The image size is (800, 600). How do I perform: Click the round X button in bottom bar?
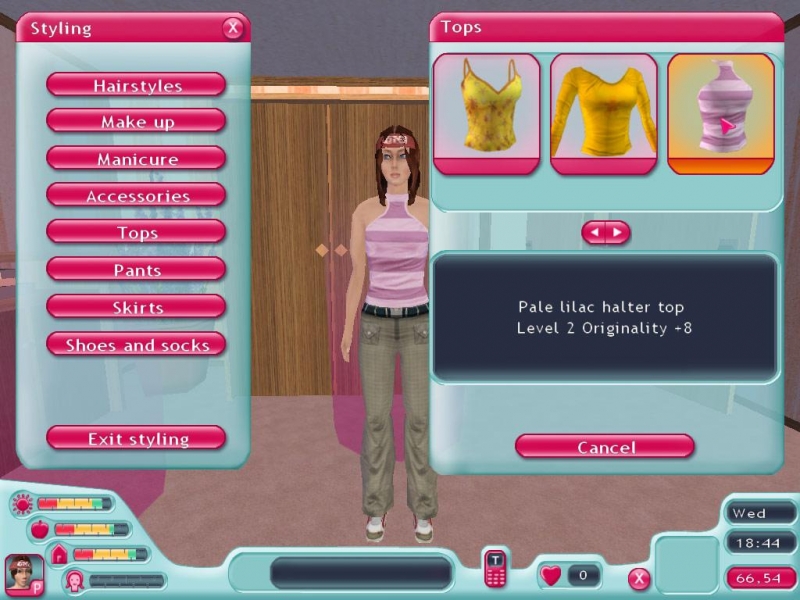pyautogui.click(x=639, y=578)
